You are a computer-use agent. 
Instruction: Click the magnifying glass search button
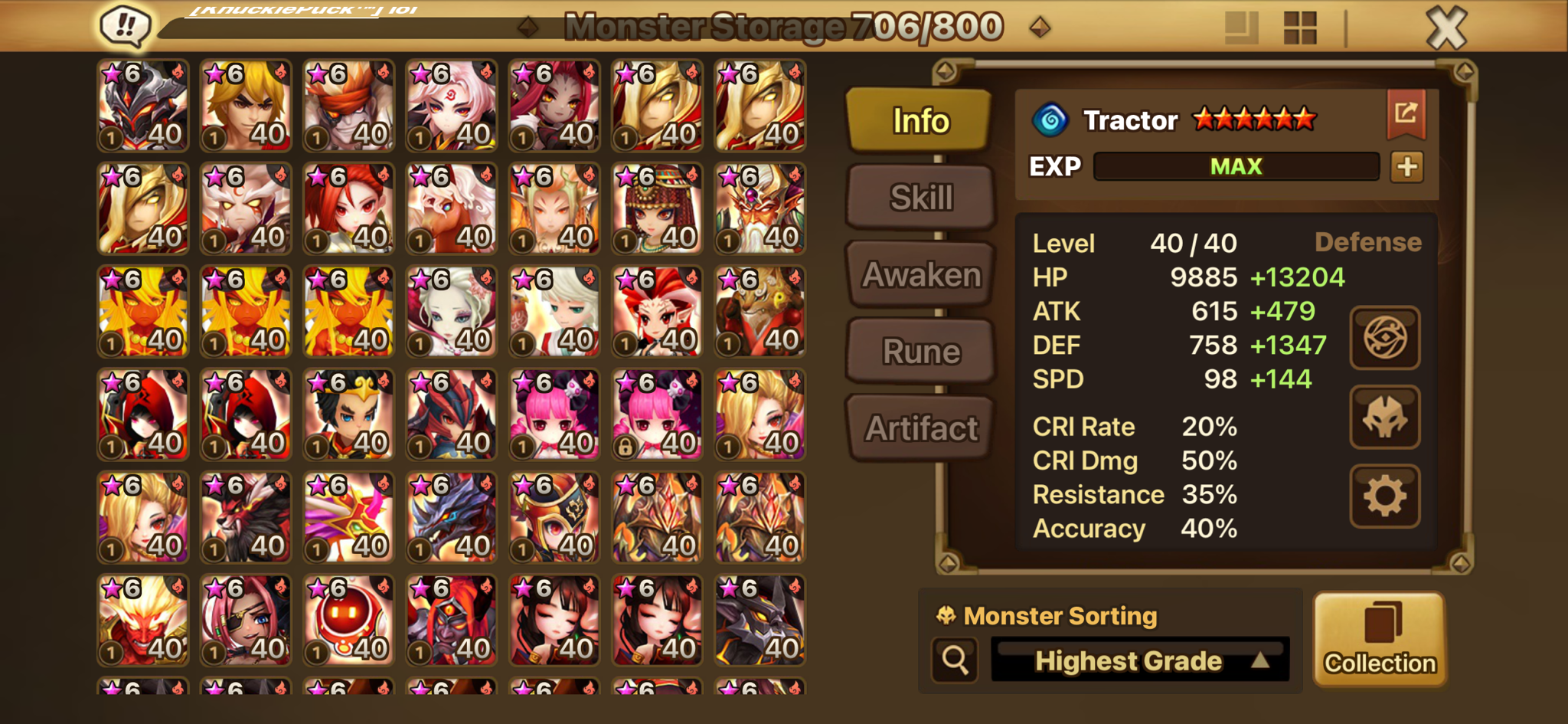coord(955,660)
